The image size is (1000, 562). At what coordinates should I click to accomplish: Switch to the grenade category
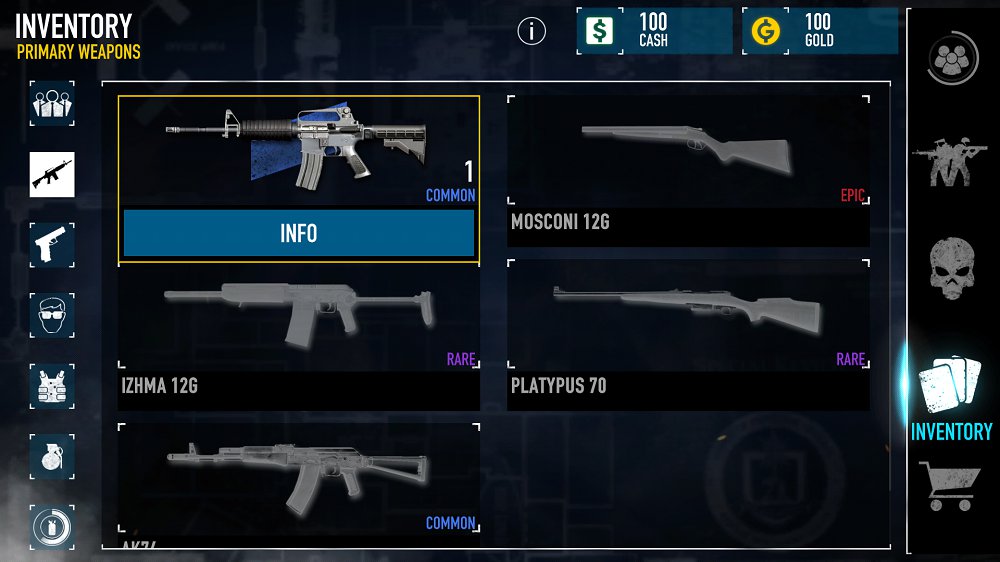pos(52,456)
